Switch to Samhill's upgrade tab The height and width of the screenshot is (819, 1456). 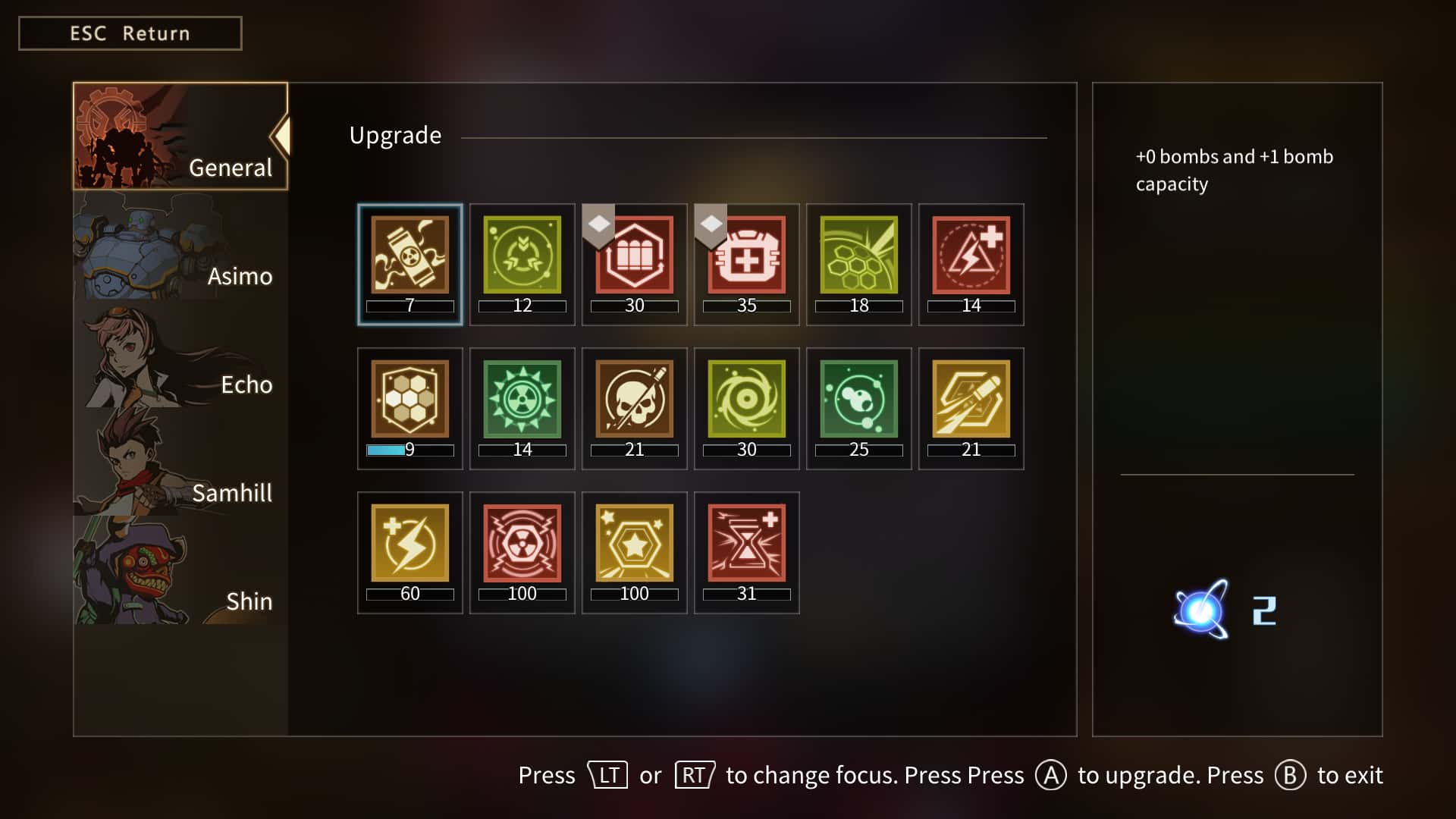click(180, 462)
